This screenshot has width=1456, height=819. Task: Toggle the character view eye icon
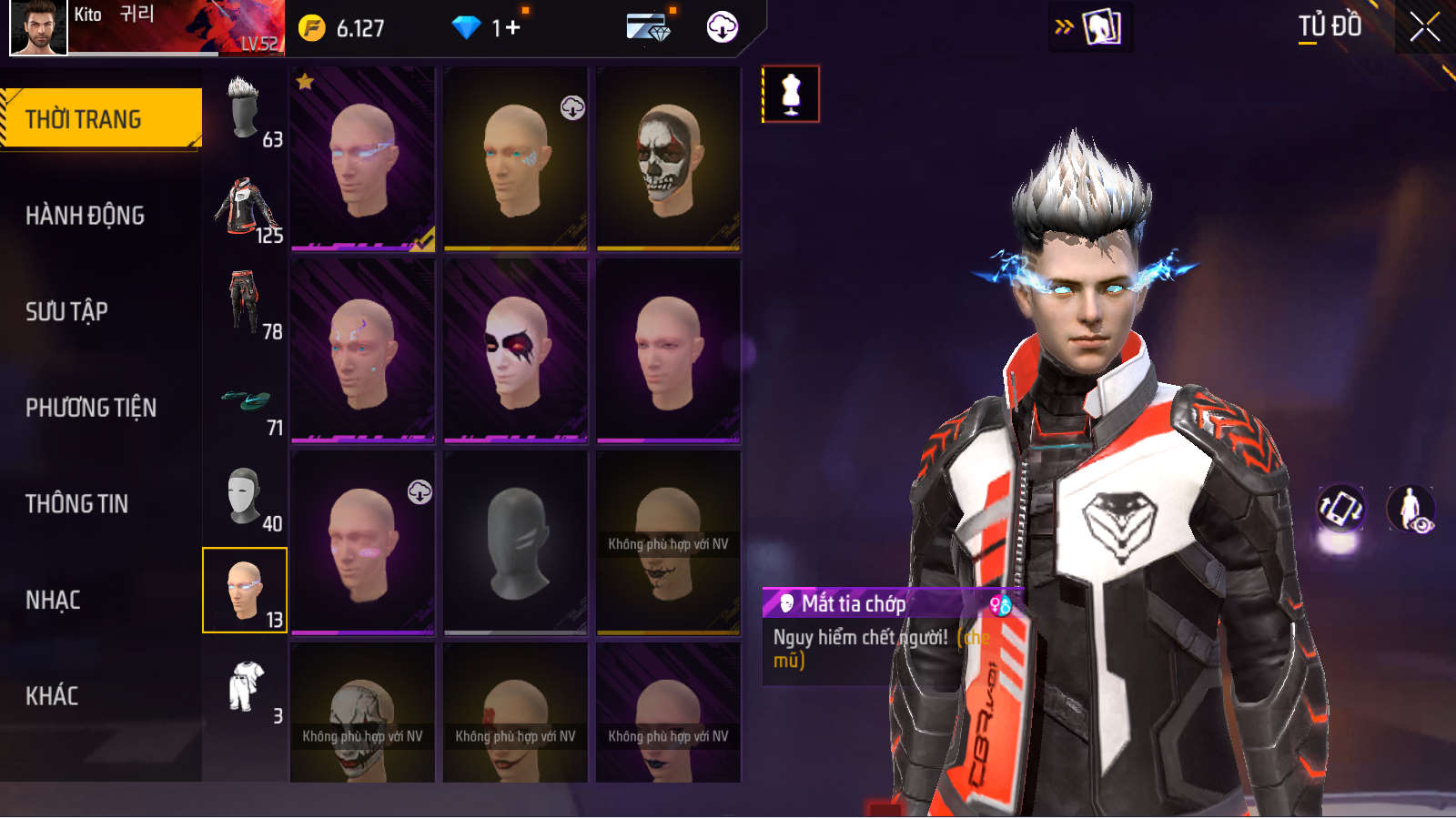click(x=1410, y=508)
